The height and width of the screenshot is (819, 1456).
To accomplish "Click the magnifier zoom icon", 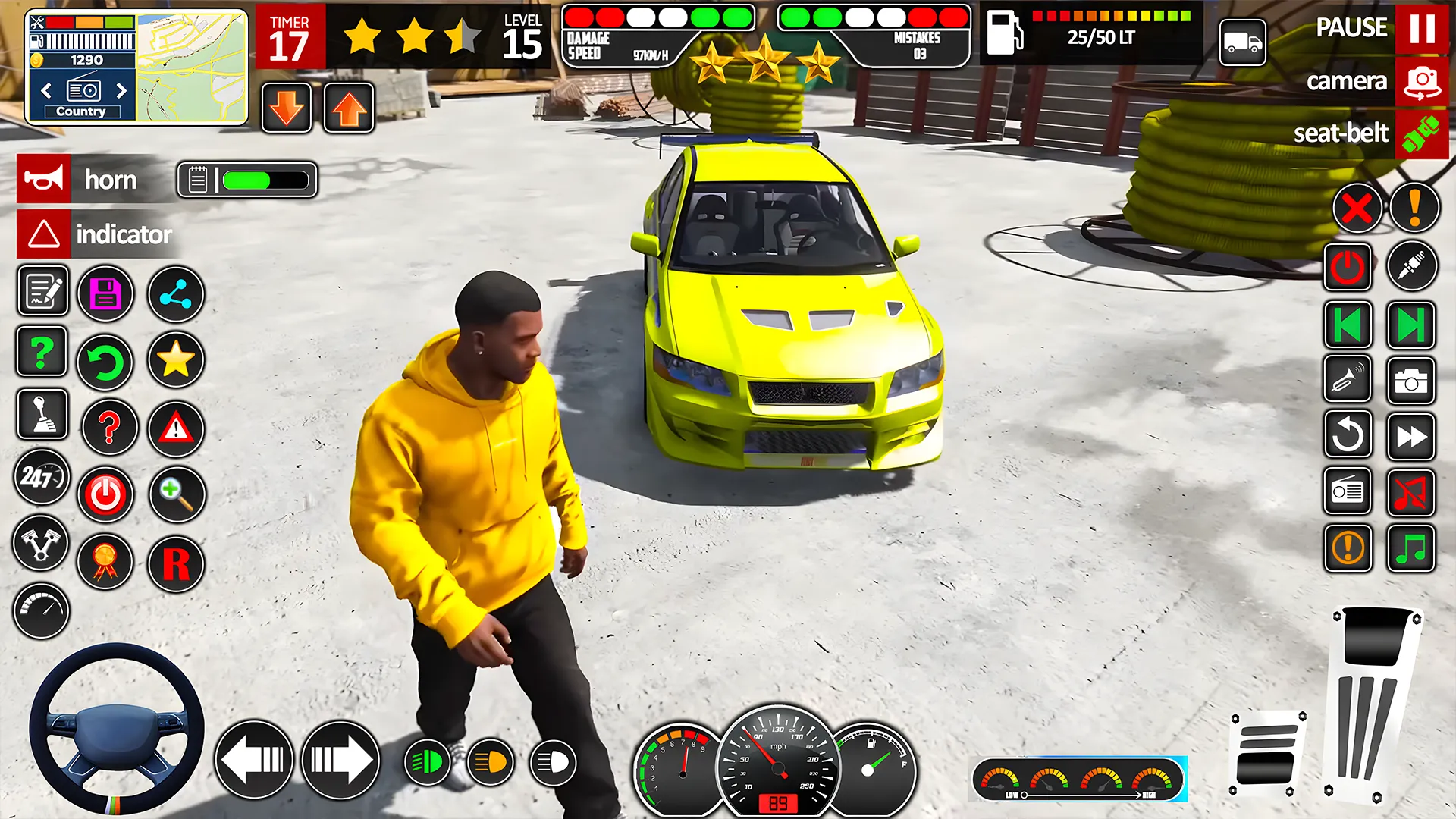I will (x=175, y=494).
